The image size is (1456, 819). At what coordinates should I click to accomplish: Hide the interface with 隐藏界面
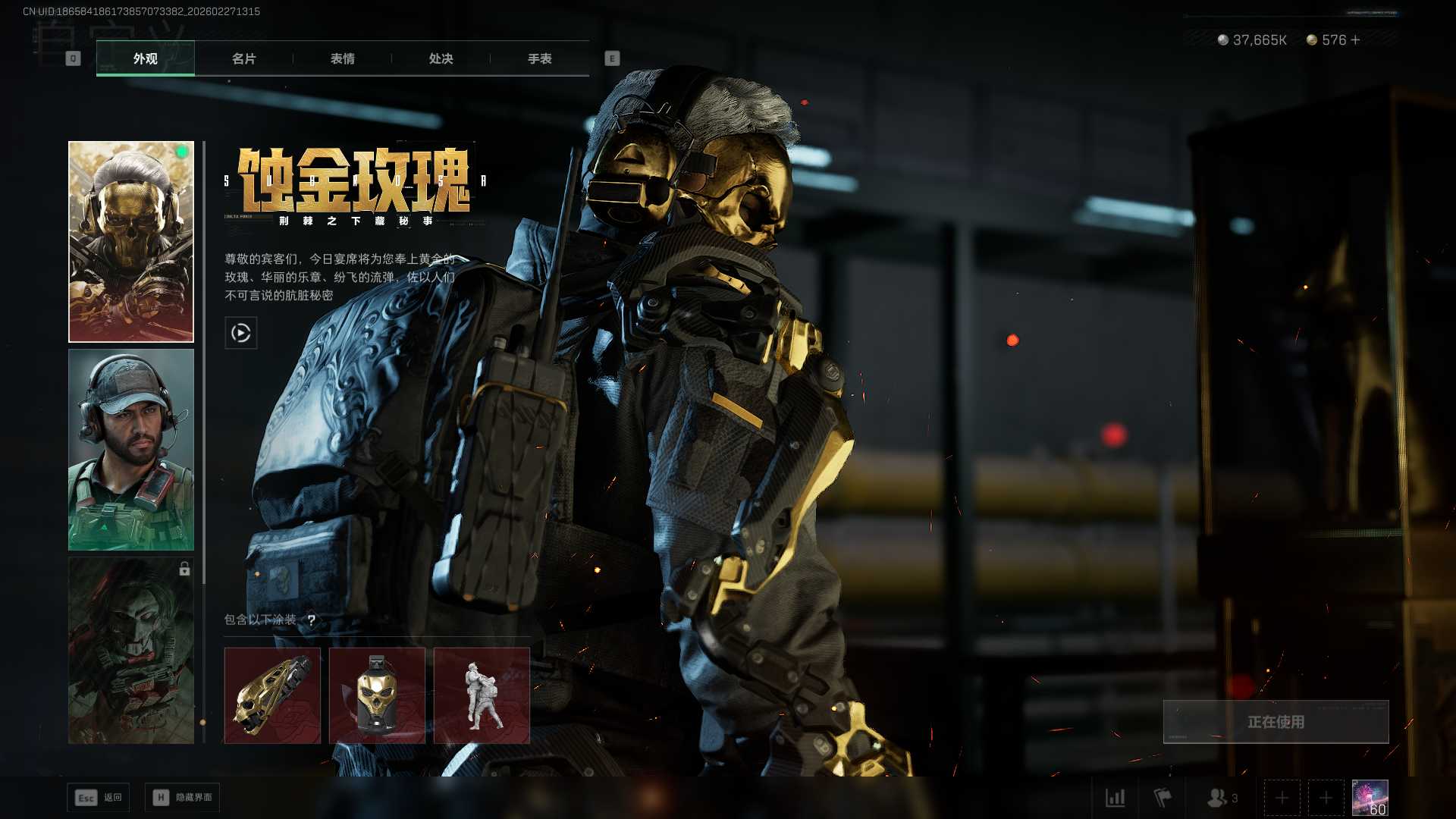[182, 798]
